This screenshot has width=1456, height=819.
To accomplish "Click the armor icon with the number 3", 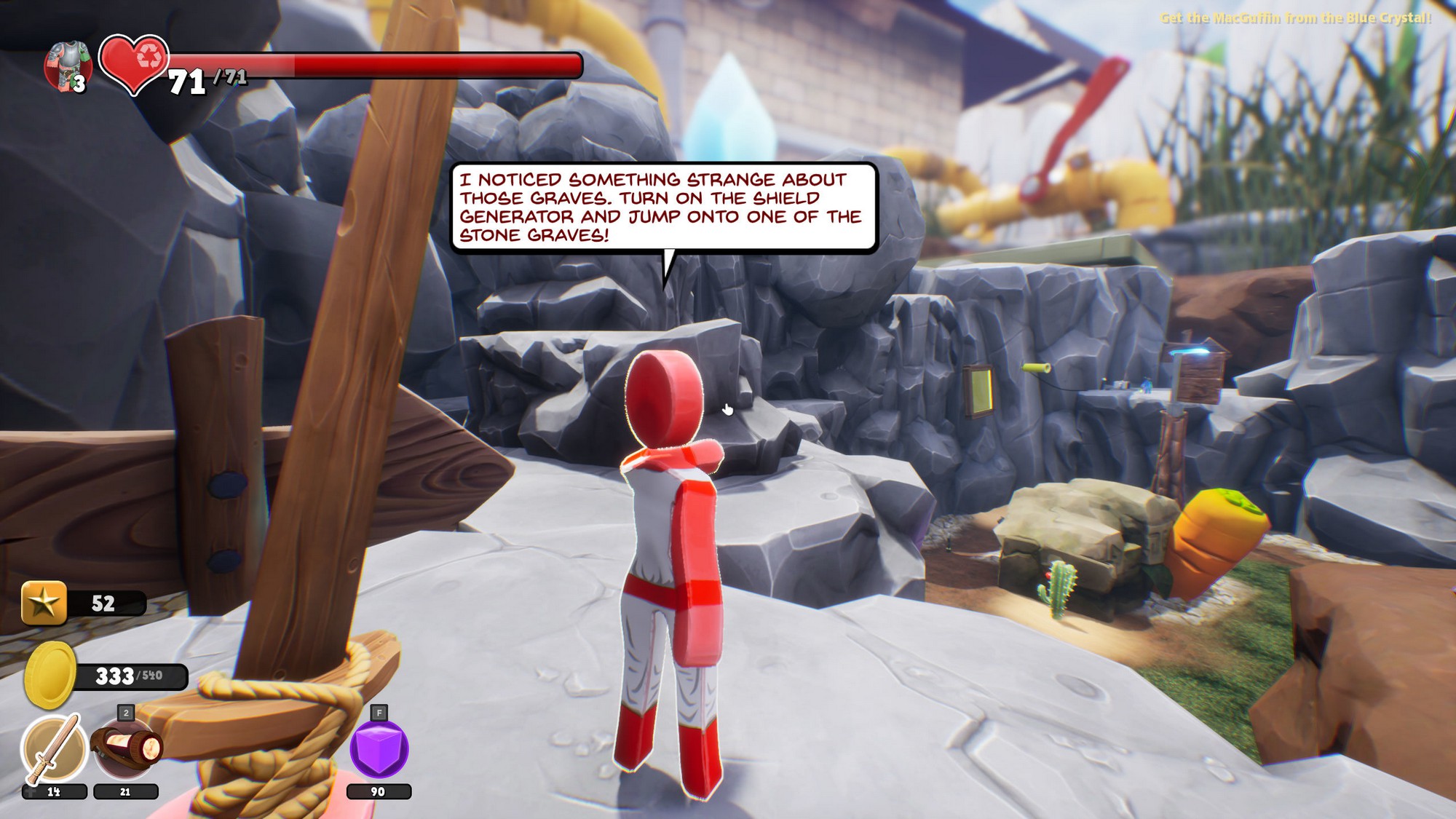I will tap(68, 66).
